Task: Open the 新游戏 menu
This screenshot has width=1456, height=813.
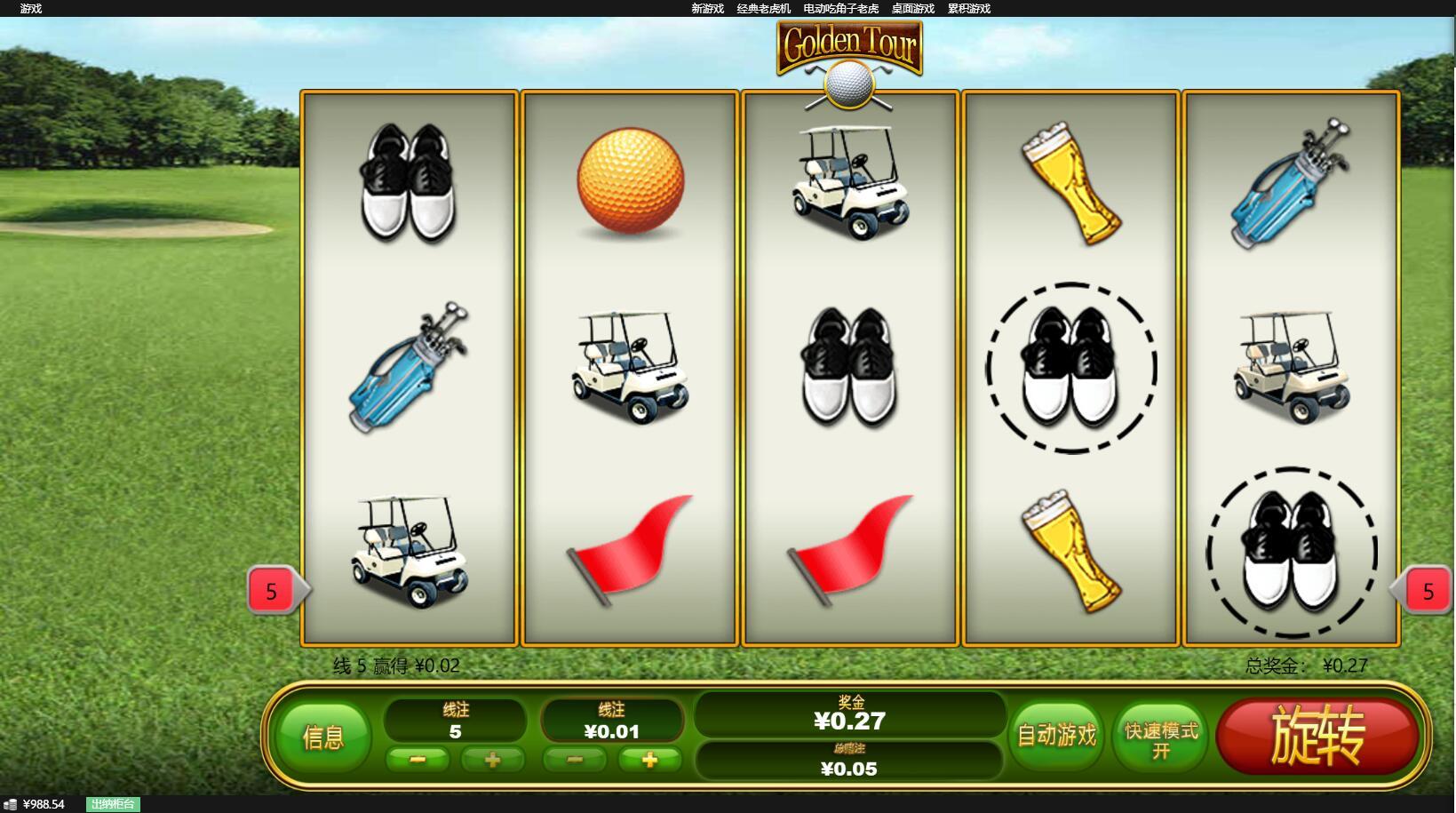Action: tap(707, 9)
